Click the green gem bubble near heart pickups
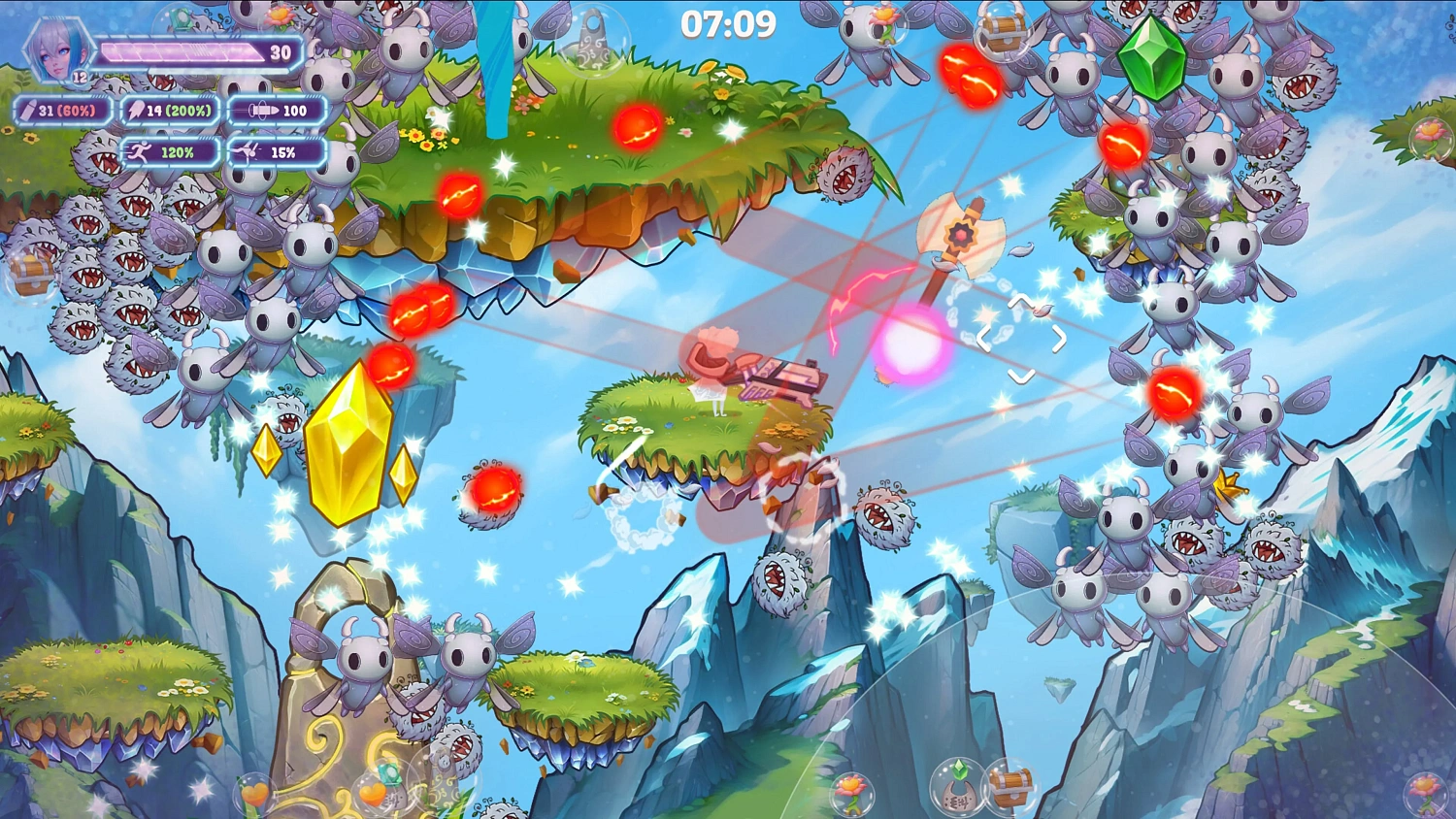Screen dimensions: 1456x819 point(389,773)
